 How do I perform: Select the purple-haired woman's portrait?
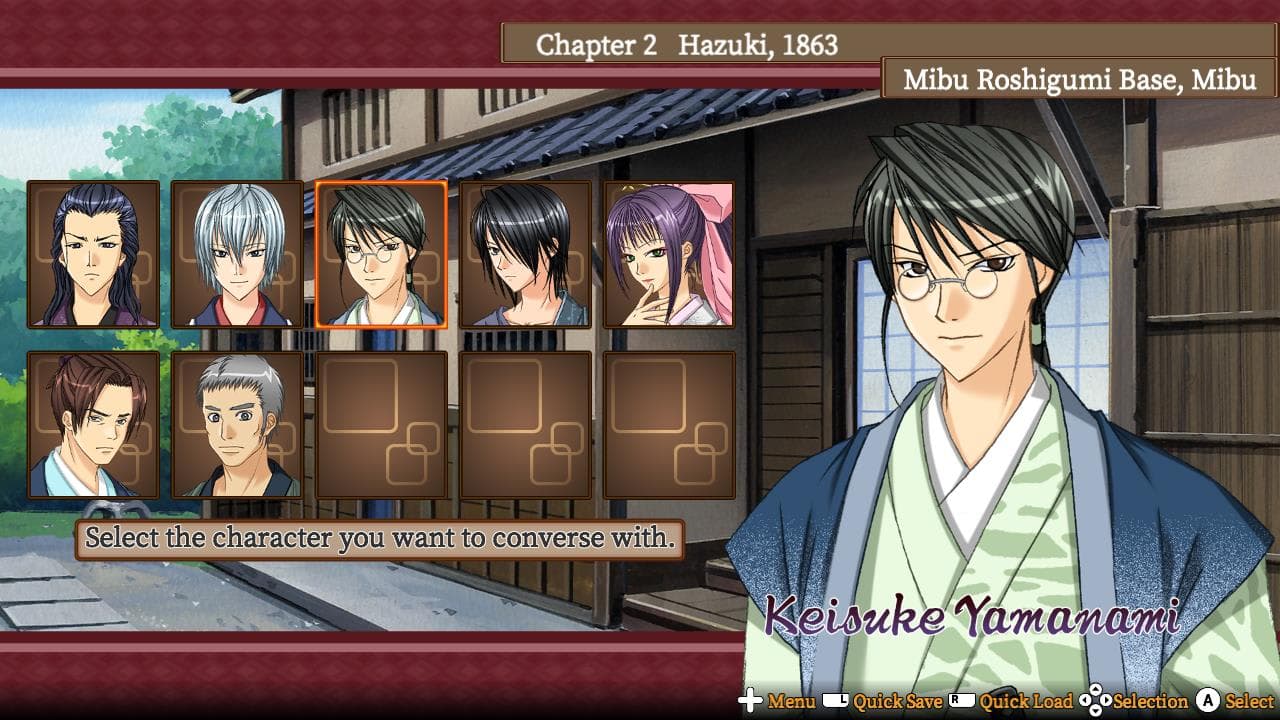669,257
